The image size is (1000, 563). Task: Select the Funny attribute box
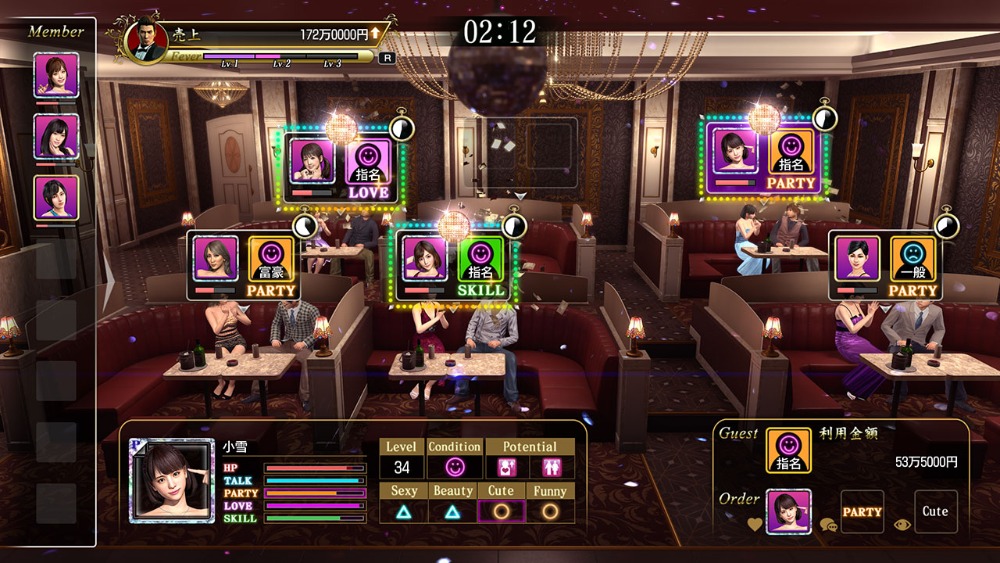pos(550,511)
